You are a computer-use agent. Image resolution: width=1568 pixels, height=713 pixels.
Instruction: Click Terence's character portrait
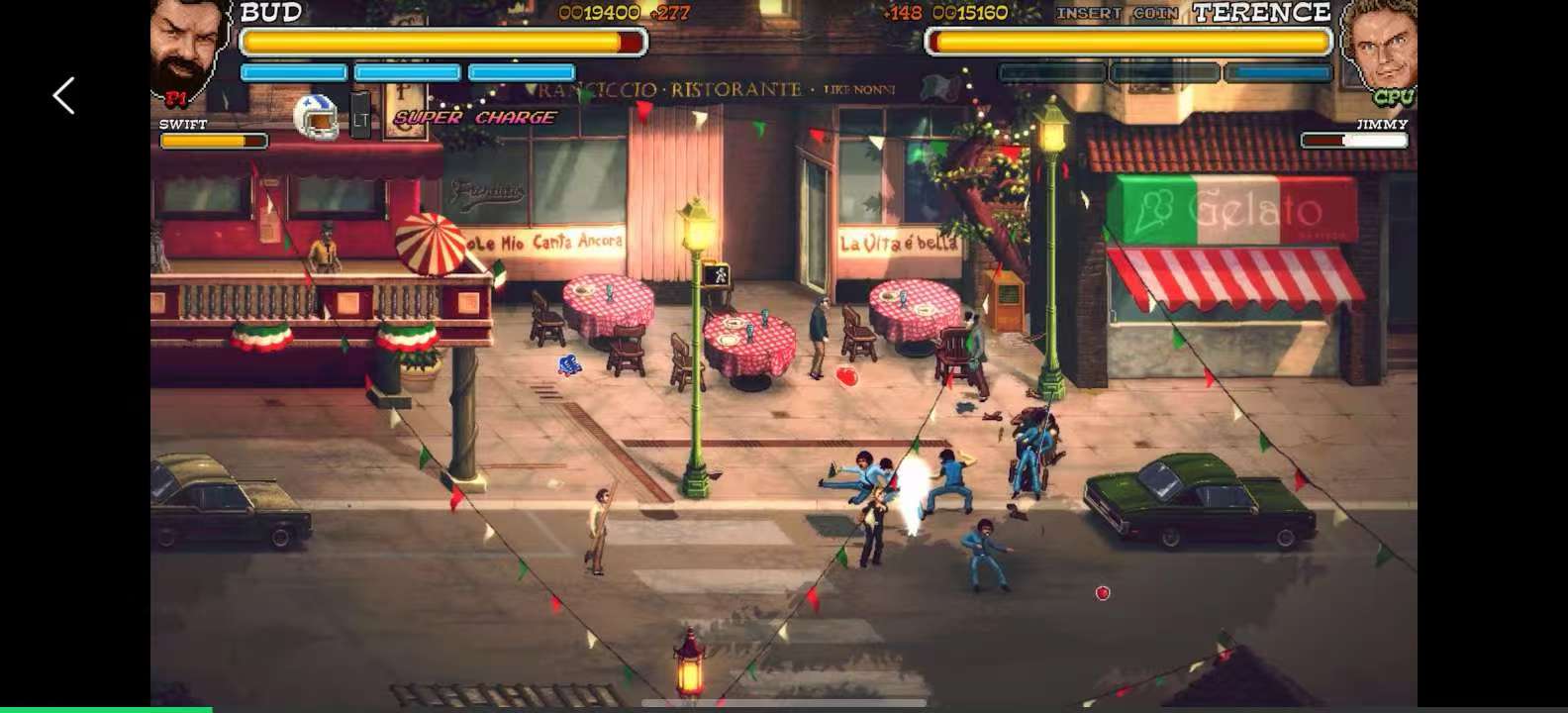(x=1385, y=50)
